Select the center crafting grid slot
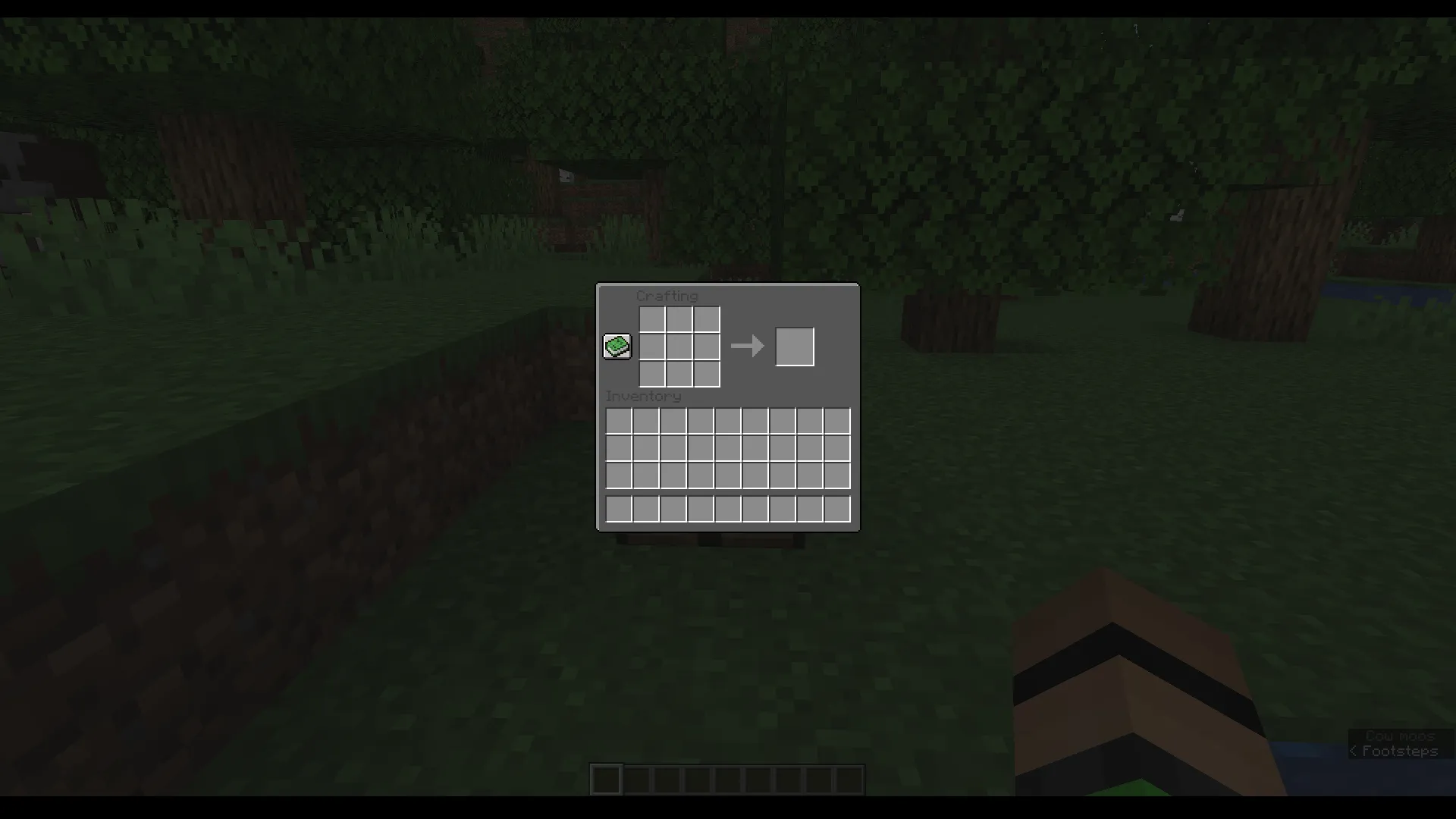Screen dimensions: 1456x819 pyautogui.click(x=680, y=347)
